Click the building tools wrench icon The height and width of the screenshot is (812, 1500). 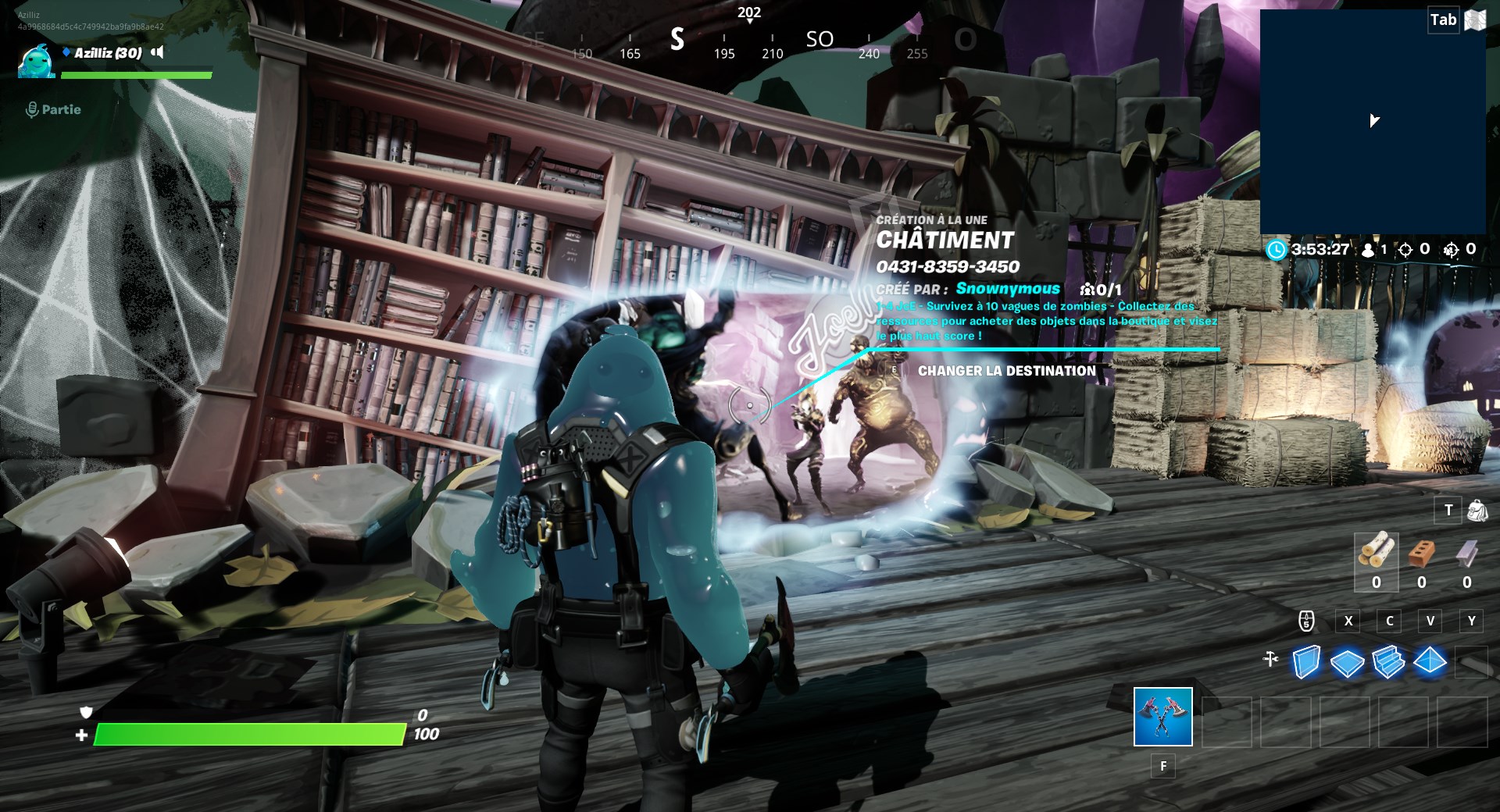pyautogui.click(x=1271, y=658)
